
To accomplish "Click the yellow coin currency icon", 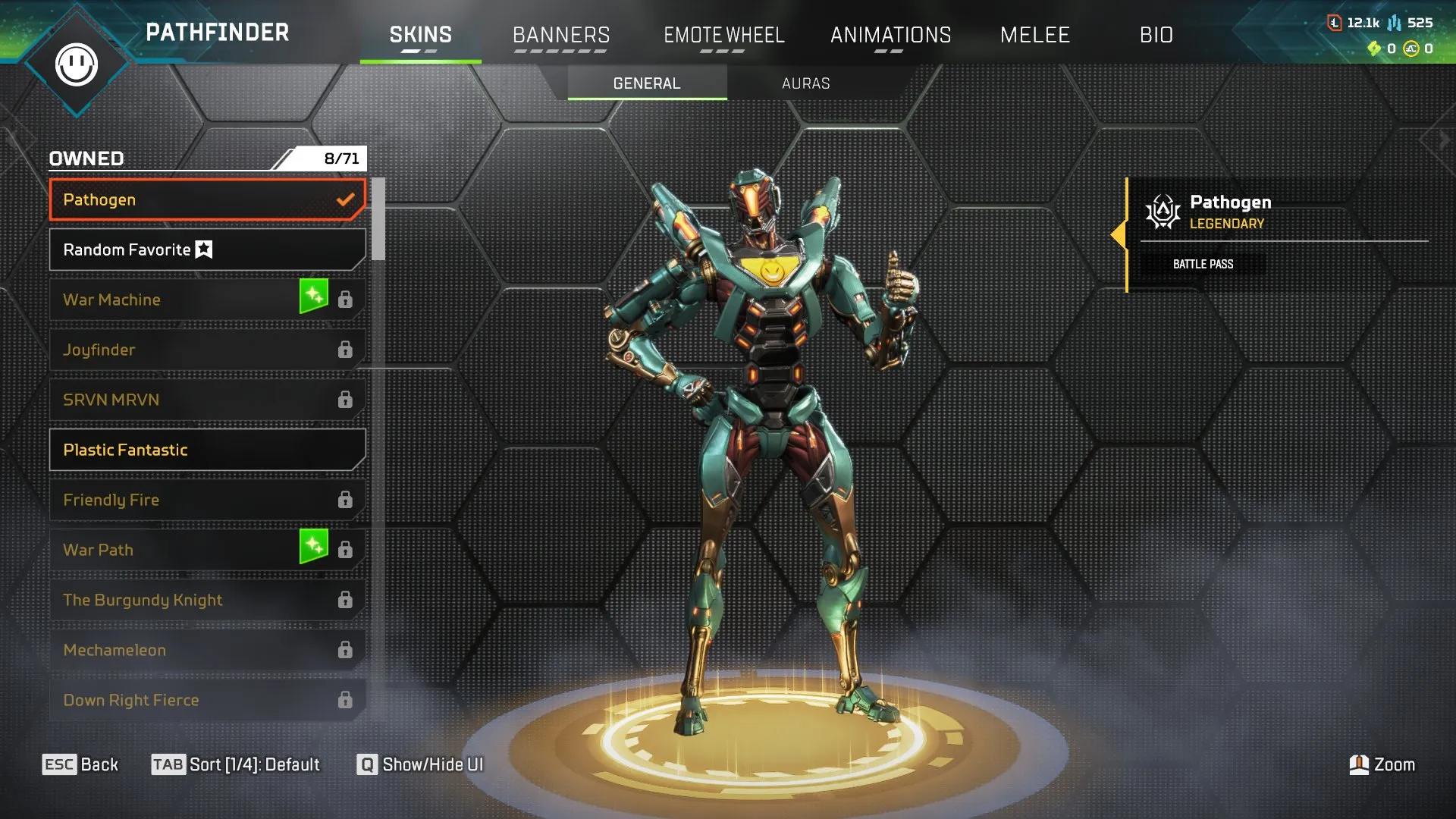I will click(1411, 47).
